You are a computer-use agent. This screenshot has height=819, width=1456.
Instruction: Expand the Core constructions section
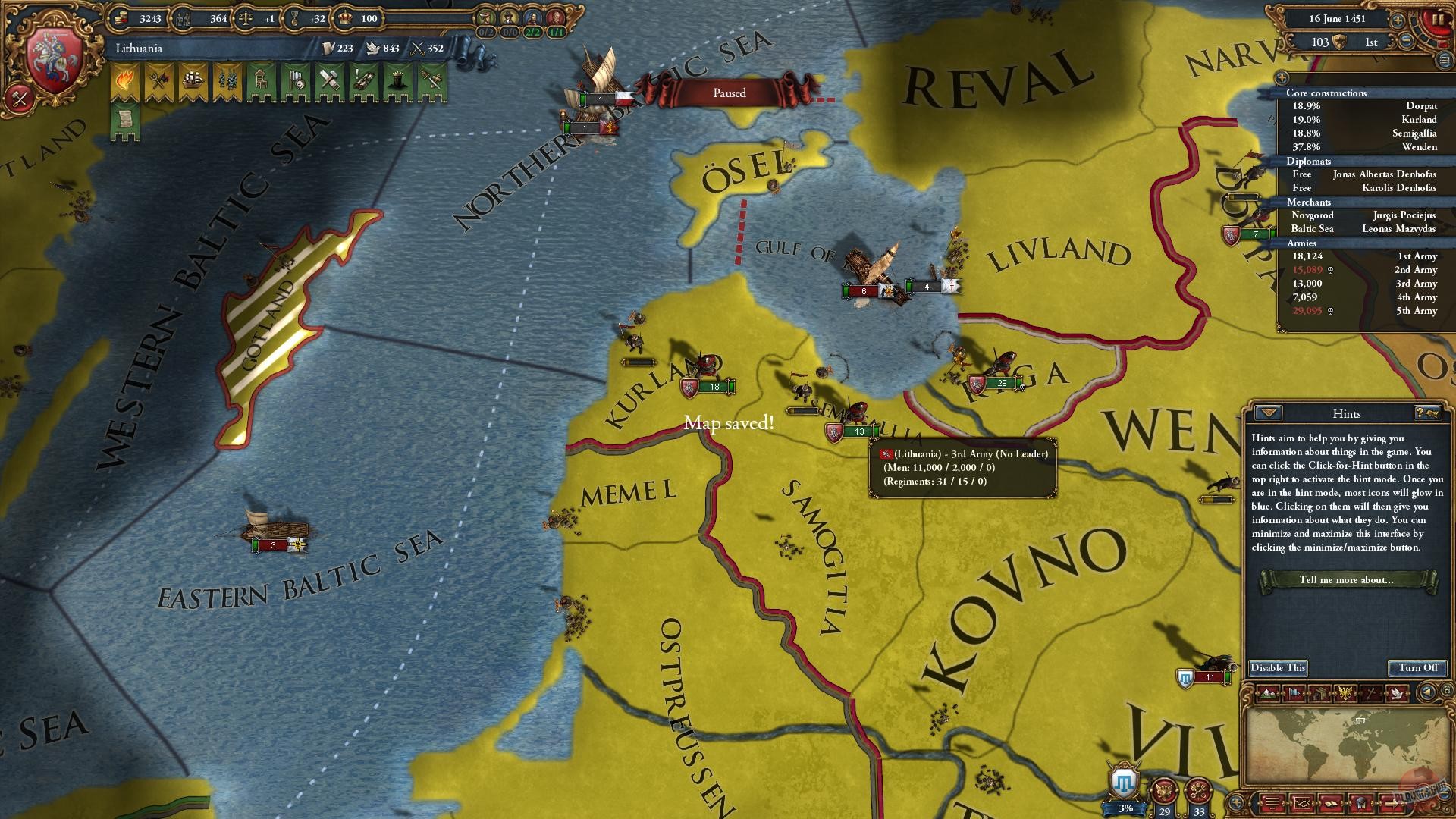1327,93
